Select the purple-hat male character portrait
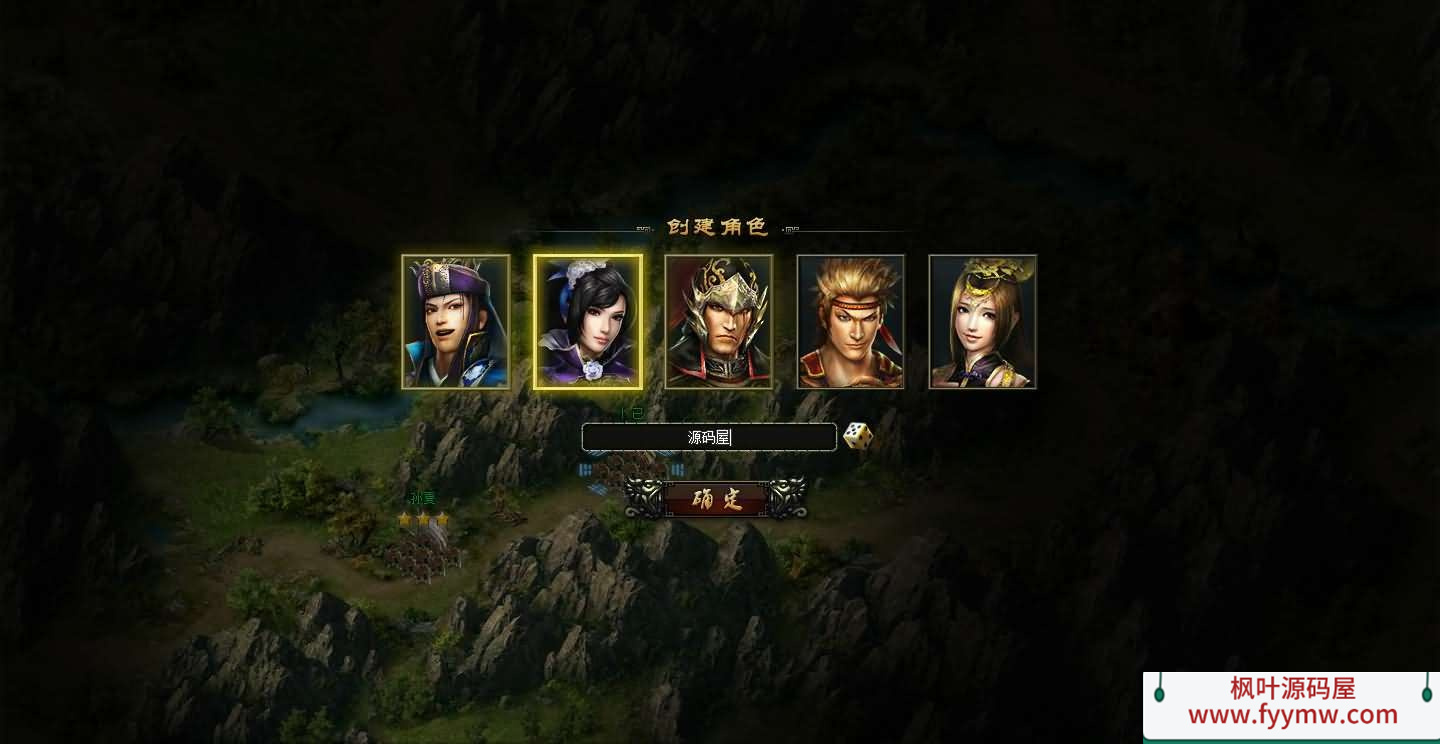1440x744 pixels. tap(456, 322)
